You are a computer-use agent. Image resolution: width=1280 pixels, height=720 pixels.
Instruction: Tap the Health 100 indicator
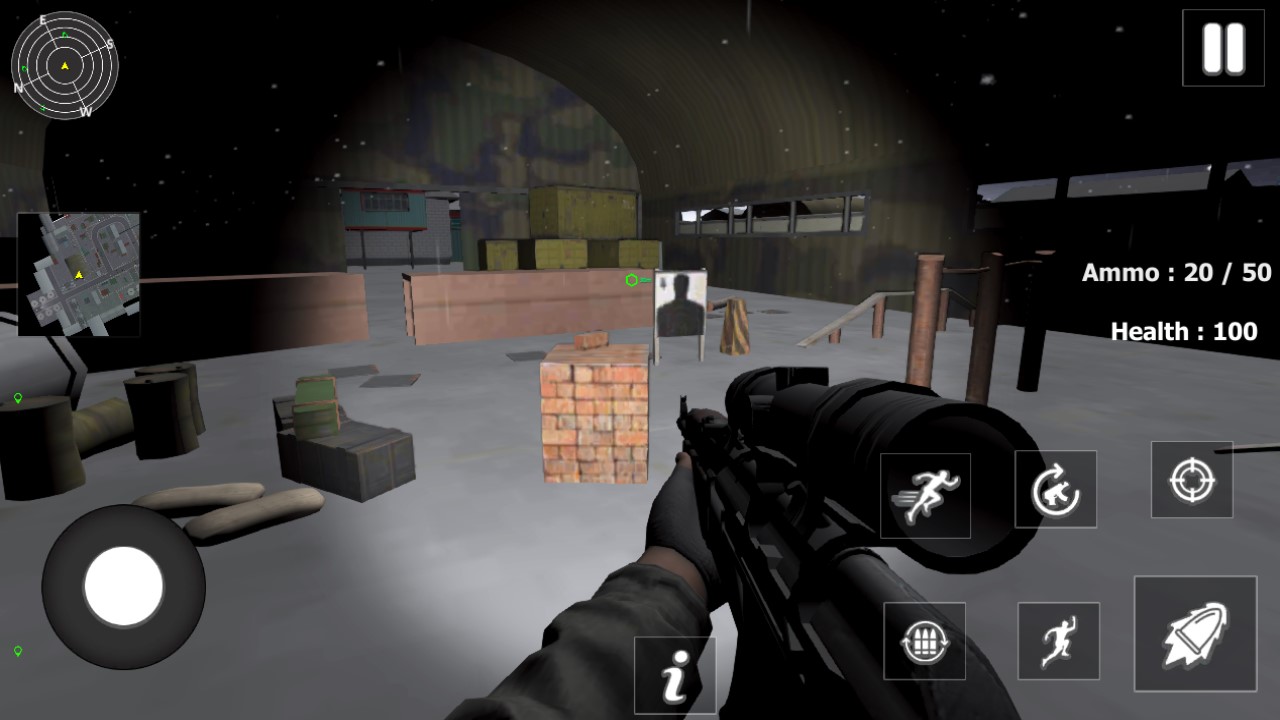[1183, 330]
